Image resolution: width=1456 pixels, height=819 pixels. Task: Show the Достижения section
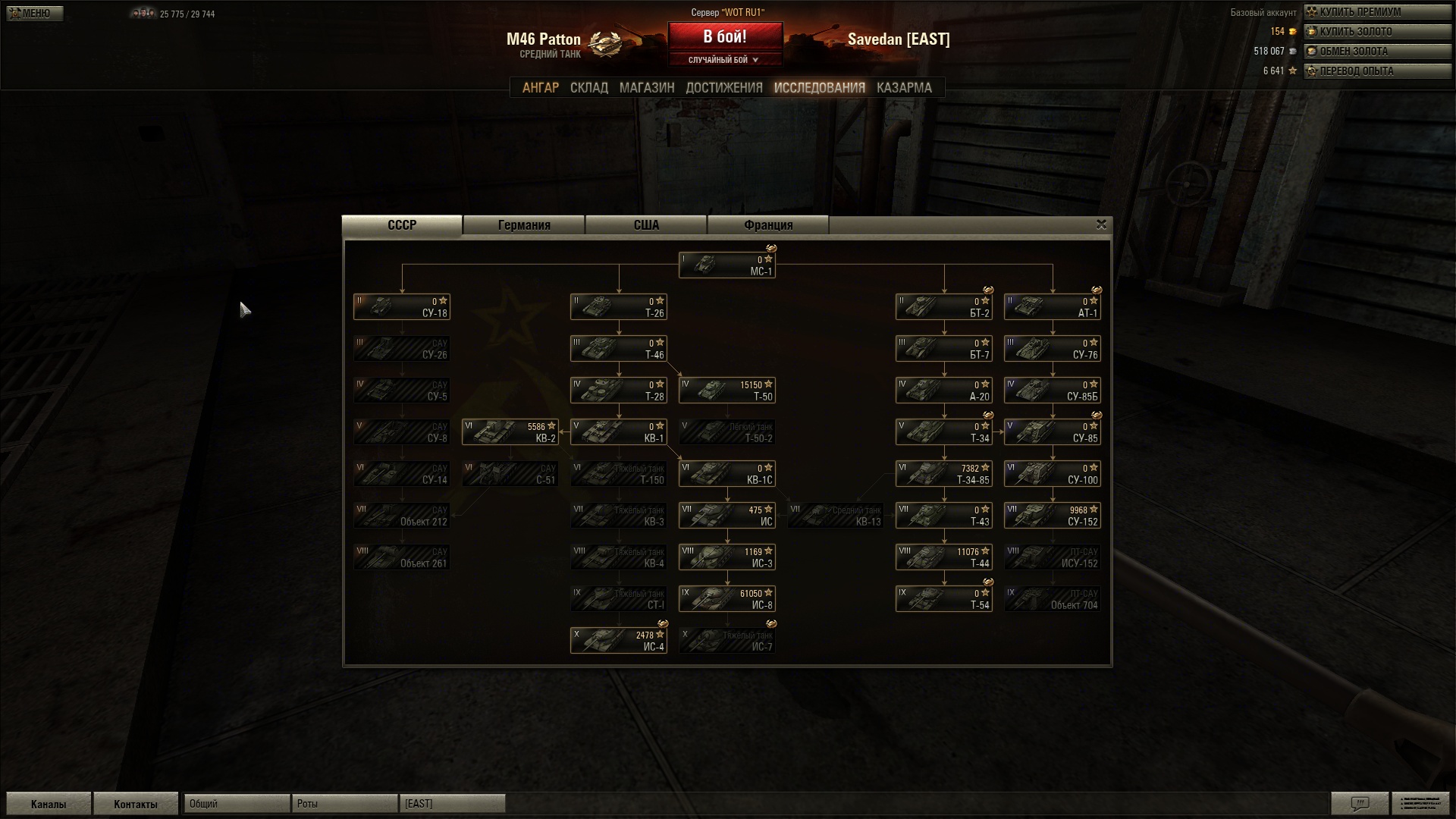pyautogui.click(x=723, y=88)
